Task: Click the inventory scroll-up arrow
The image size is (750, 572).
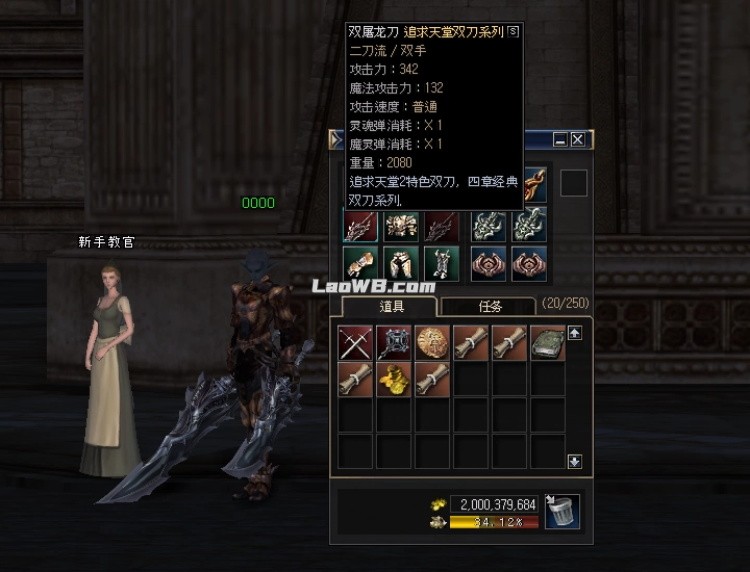Action: pos(575,333)
